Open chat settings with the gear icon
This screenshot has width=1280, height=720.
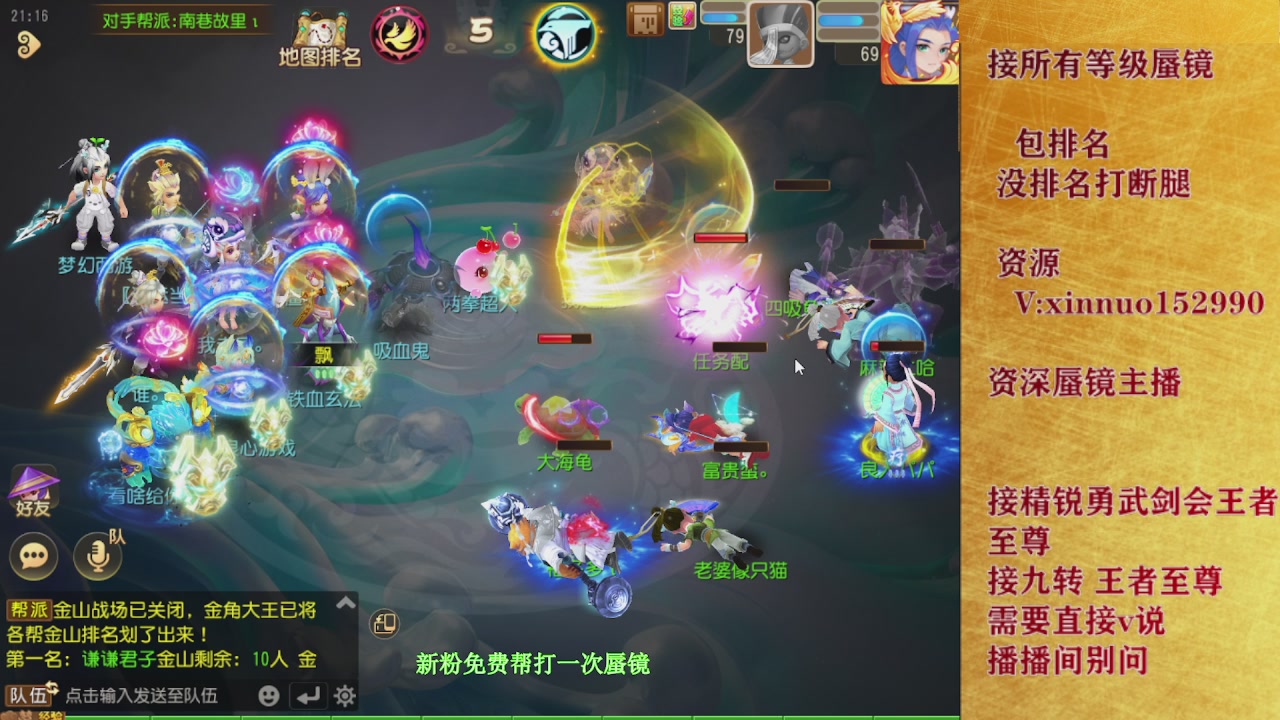(x=346, y=695)
